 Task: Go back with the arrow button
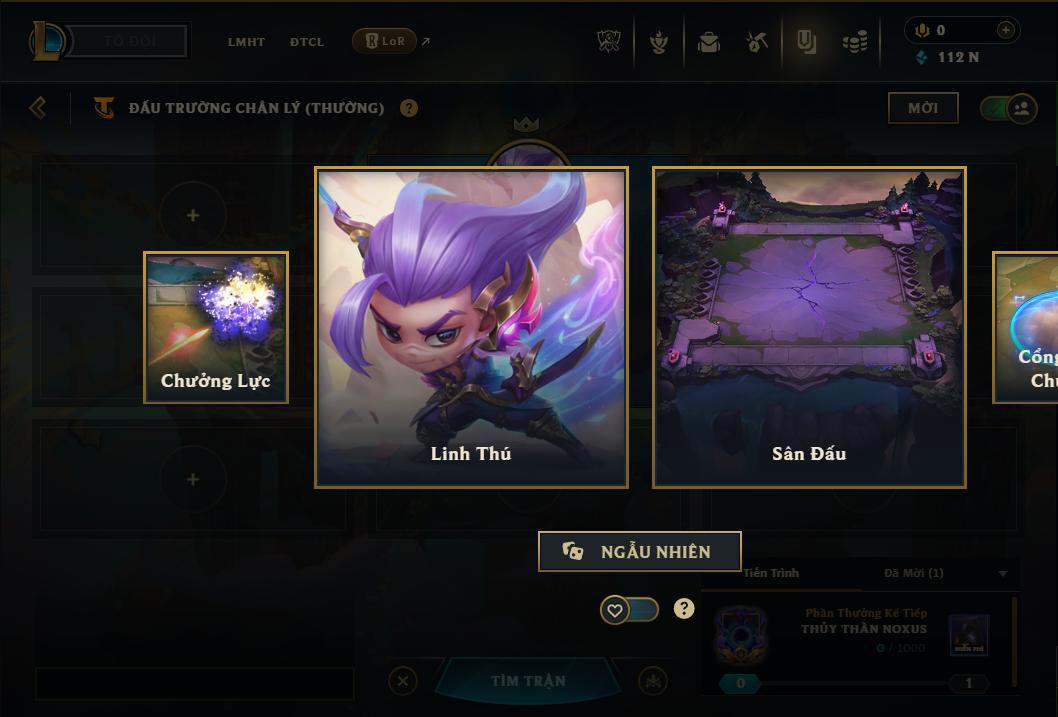tap(38, 107)
